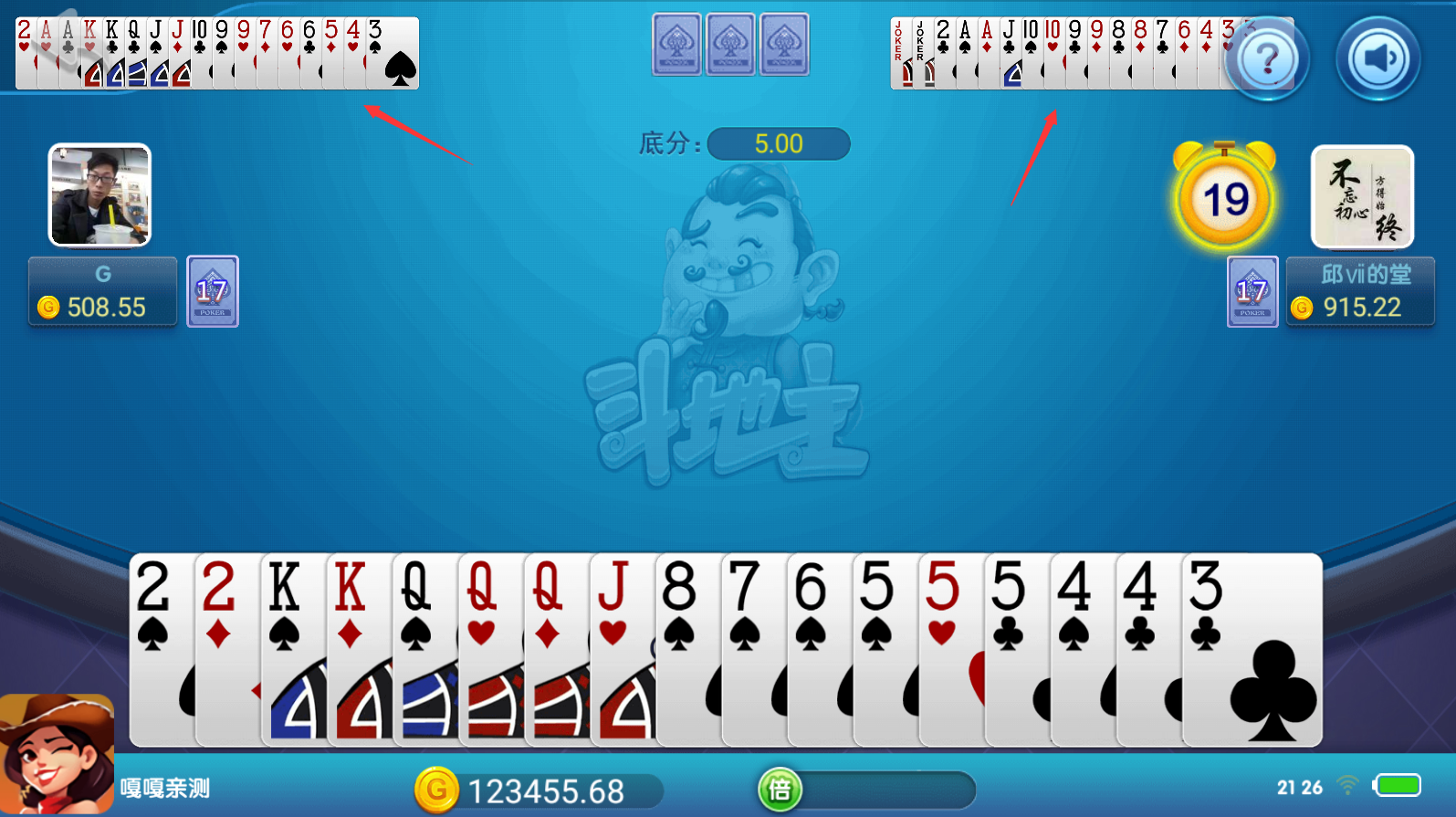Screen dimensions: 1456x817
Task: Select the King of spades card
Action: click(293, 648)
